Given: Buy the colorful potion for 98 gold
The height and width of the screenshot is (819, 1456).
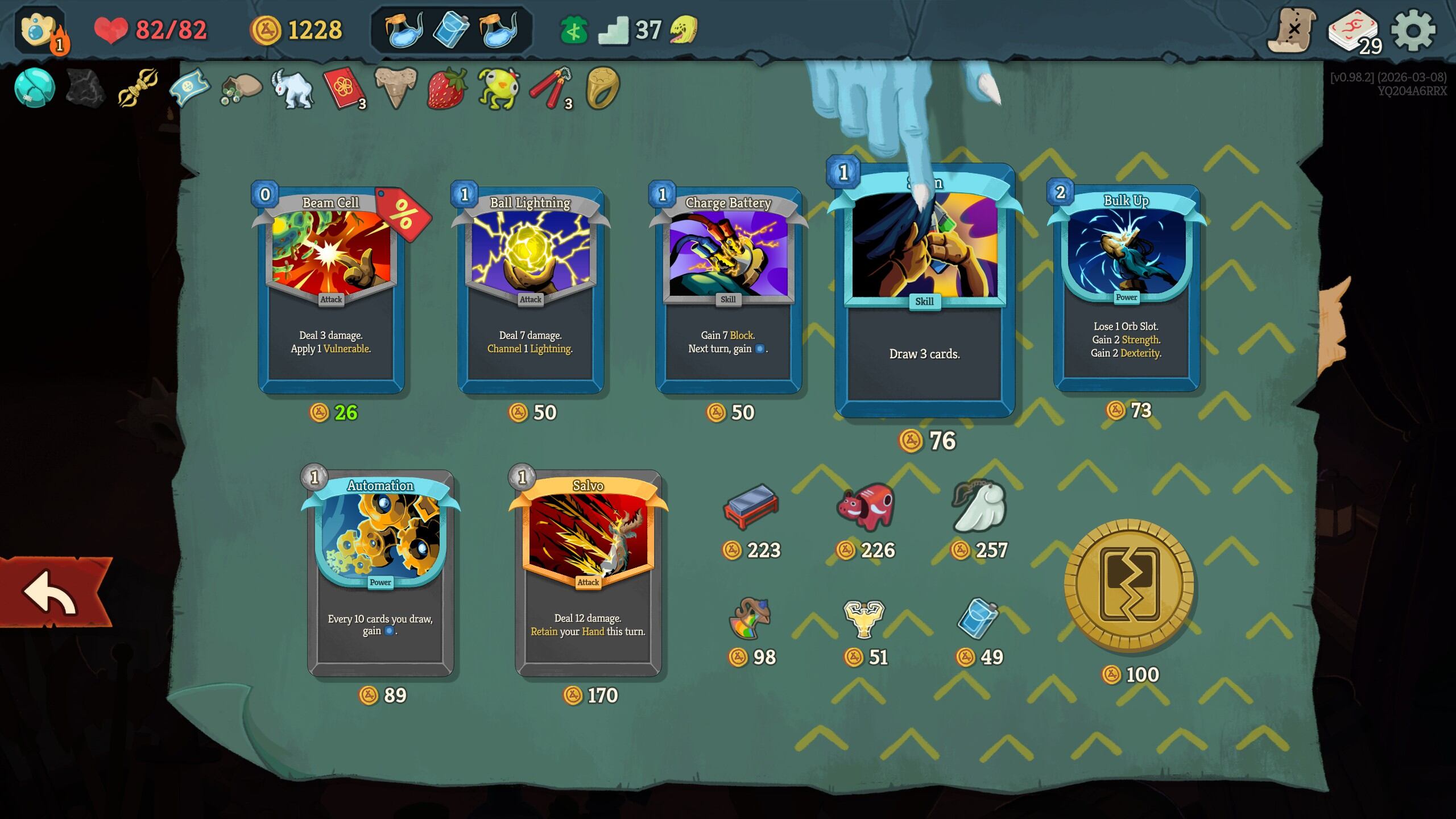Looking at the screenshot, I should click(x=751, y=618).
